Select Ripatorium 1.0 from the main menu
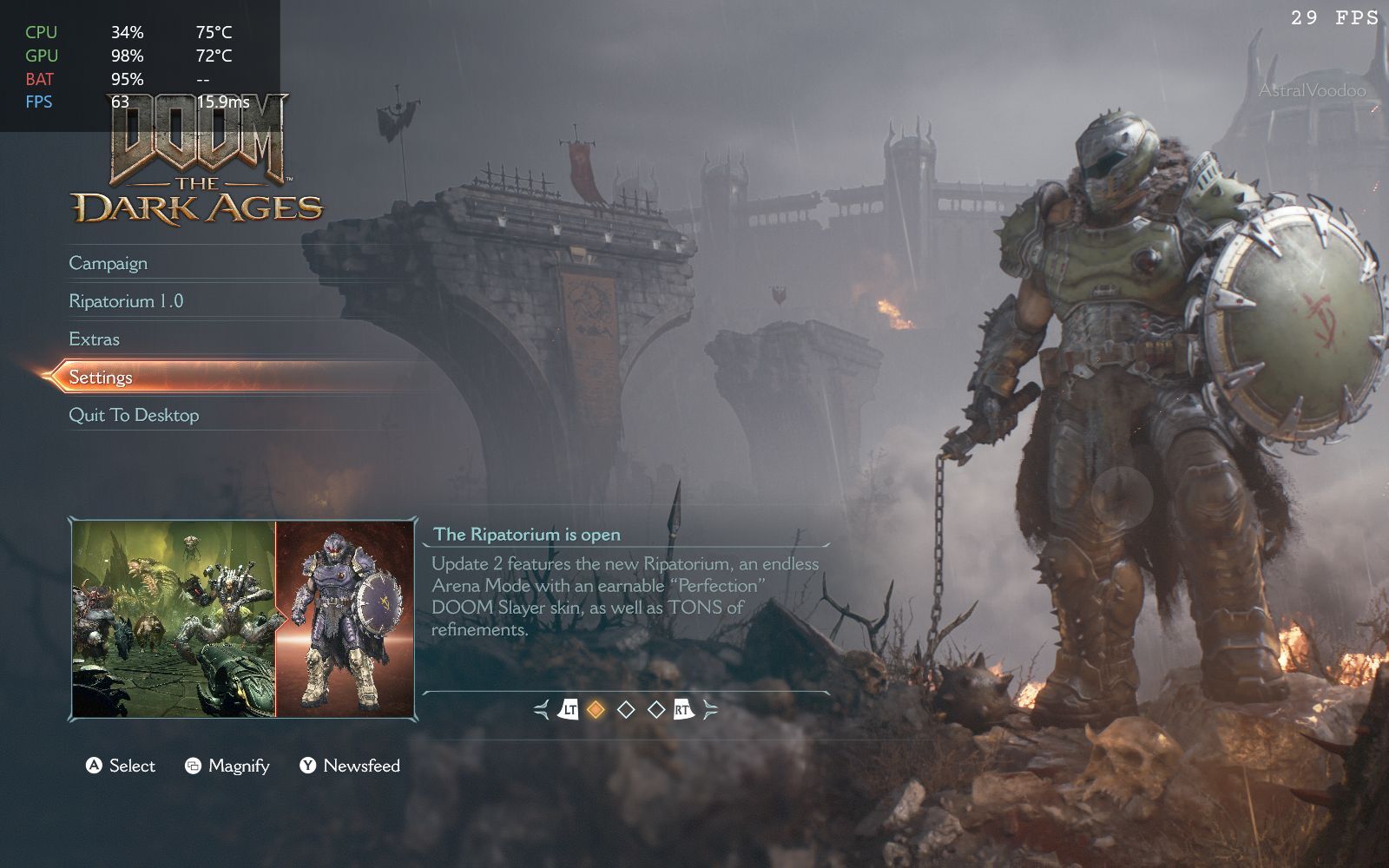 point(126,301)
